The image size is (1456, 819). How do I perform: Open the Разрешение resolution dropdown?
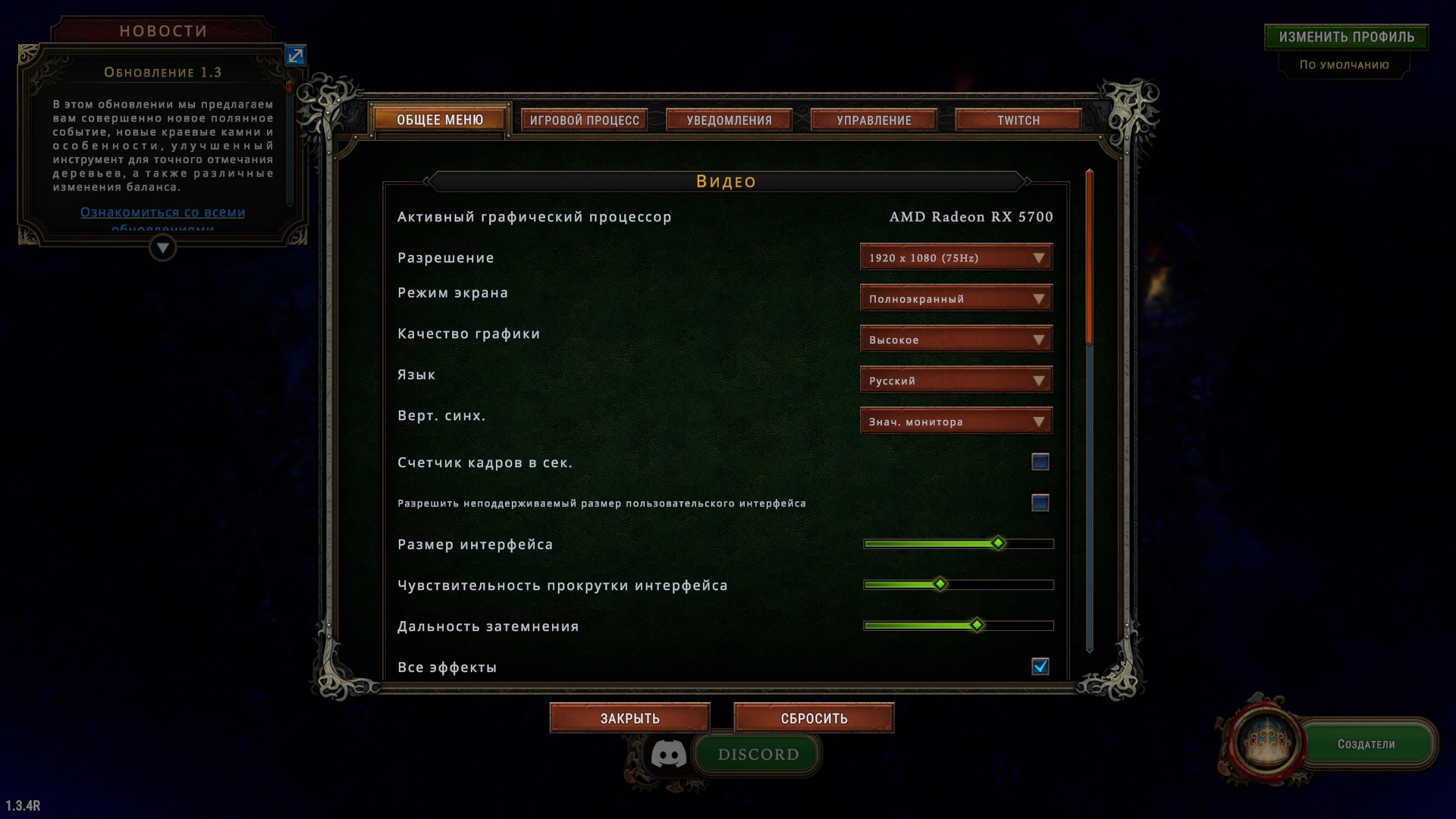tap(955, 258)
